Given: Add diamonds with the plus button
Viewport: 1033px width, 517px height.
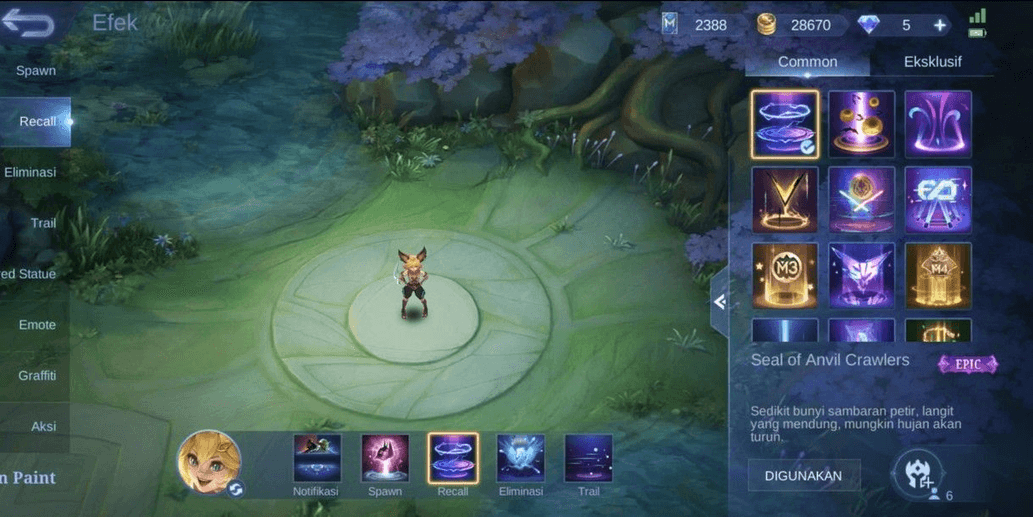Looking at the screenshot, I should tap(940, 25).
